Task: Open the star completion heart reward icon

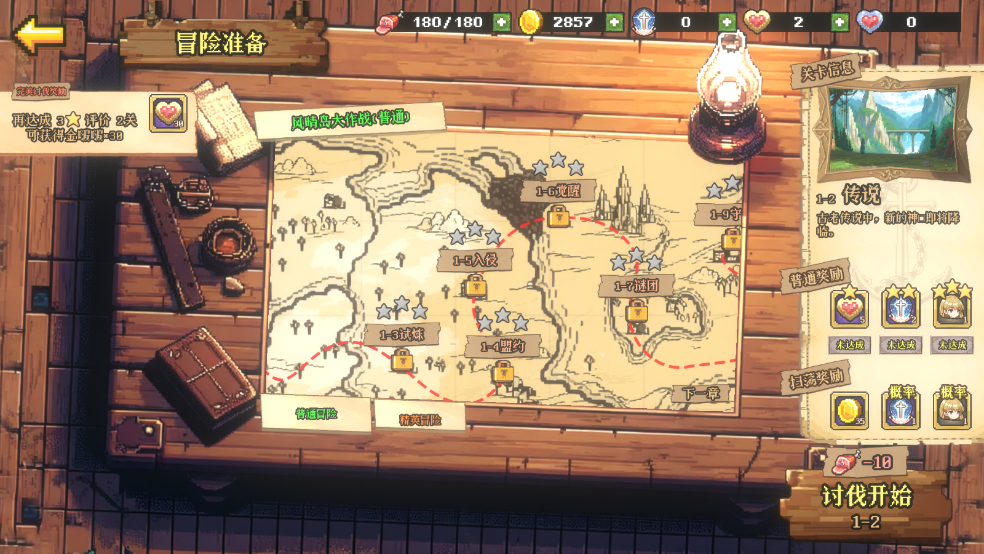Action: pyautogui.click(x=168, y=113)
